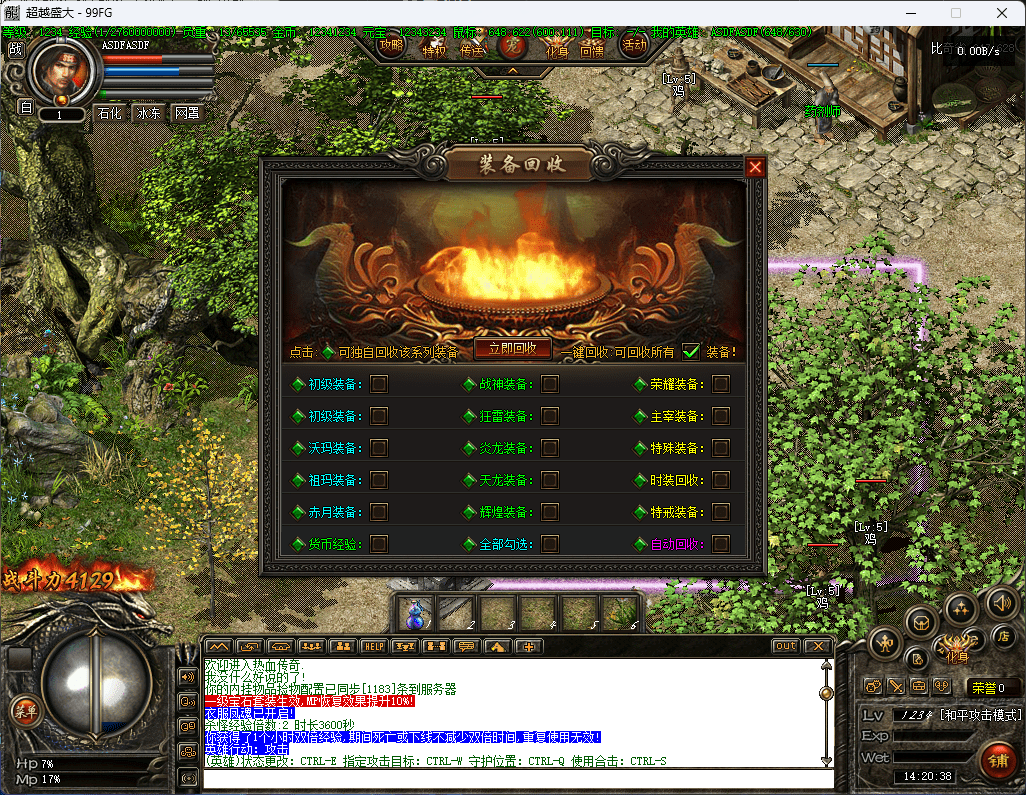Open the 攻略 guide menu icon
The image size is (1026, 795).
pyautogui.click(x=391, y=45)
